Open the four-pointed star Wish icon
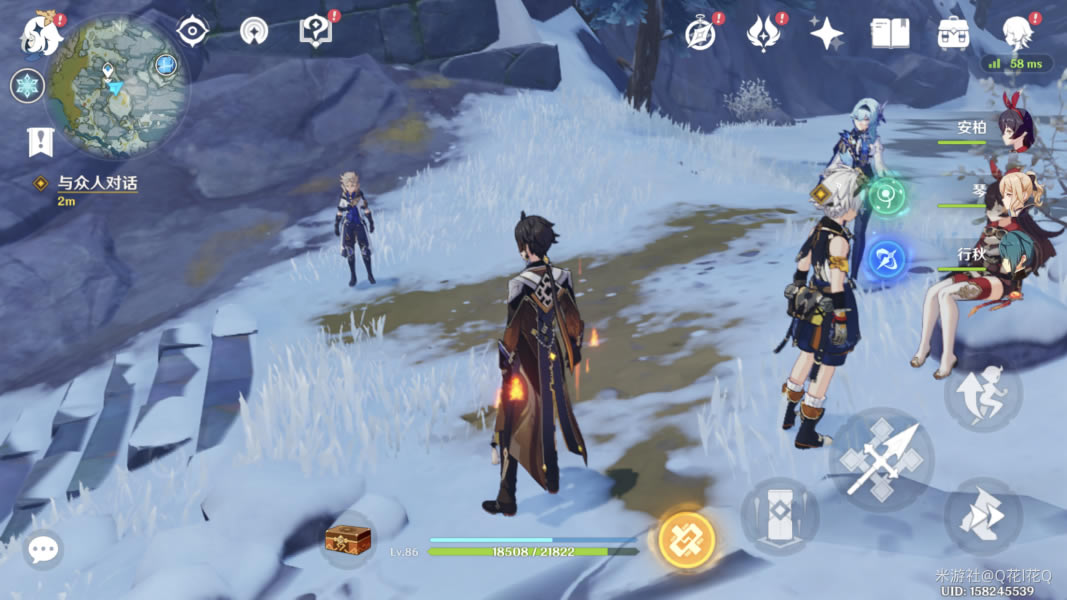The height and width of the screenshot is (600, 1067). pos(826,34)
